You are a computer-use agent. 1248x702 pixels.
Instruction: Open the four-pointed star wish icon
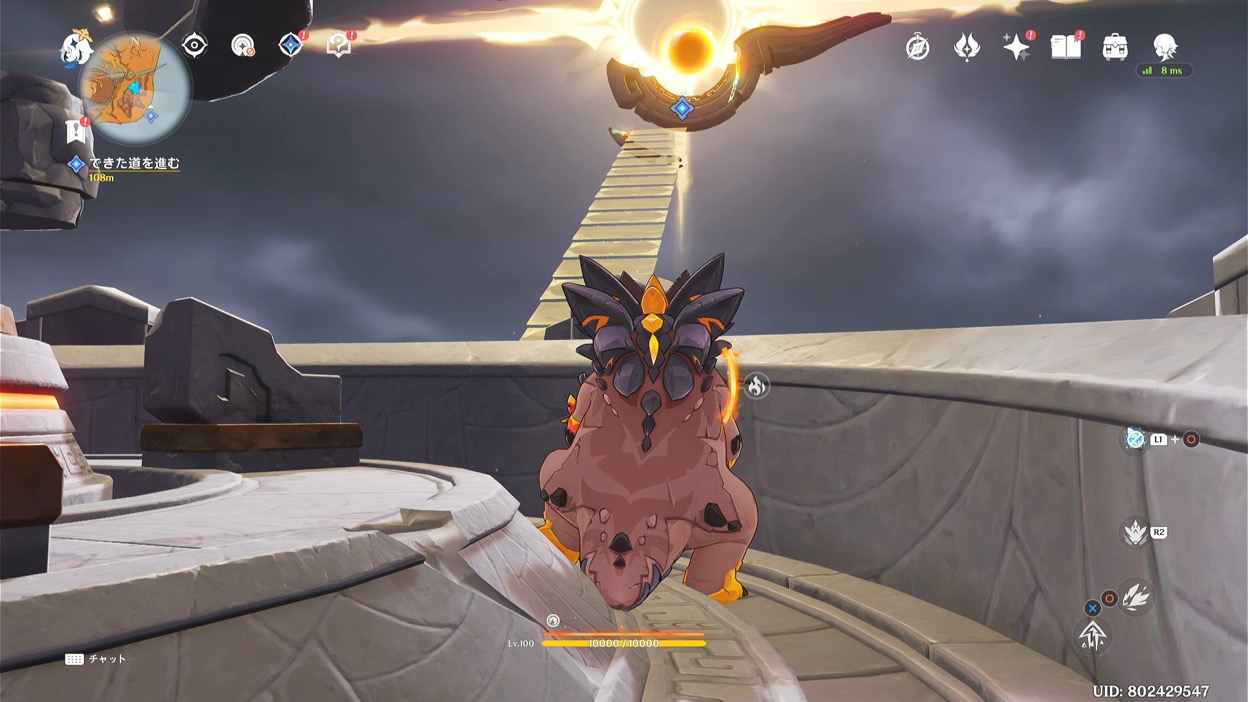click(x=1016, y=47)
